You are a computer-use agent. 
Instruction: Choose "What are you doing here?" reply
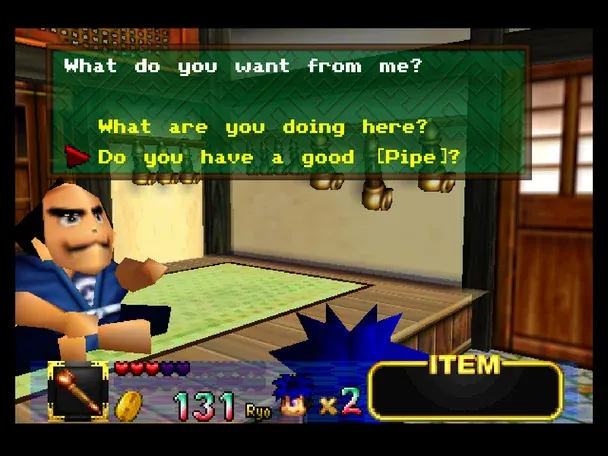pyautogui.click(x=262, y=127)
